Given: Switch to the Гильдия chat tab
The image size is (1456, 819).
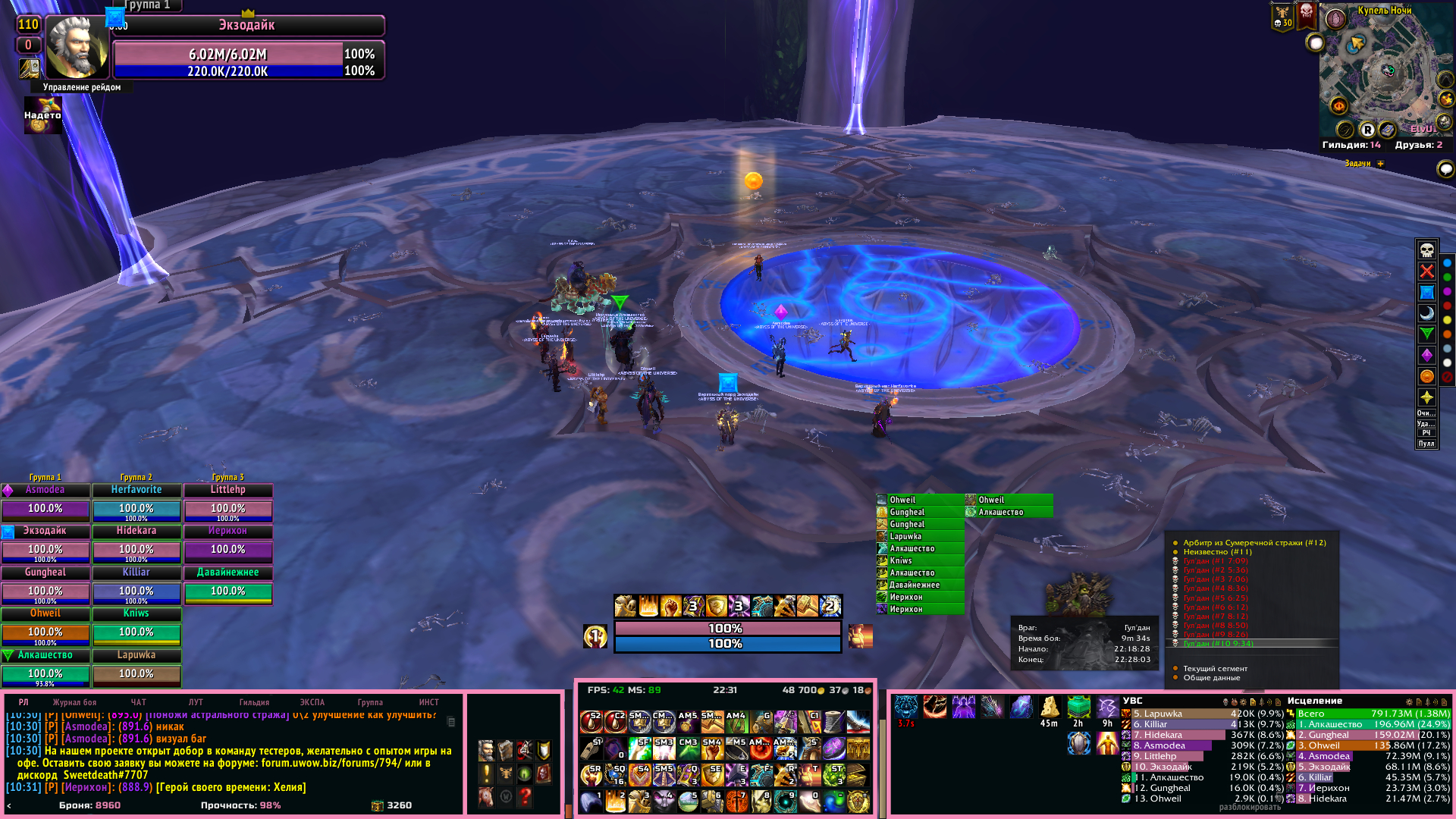Looking at the screenshot, I should [x=254, y=702].
